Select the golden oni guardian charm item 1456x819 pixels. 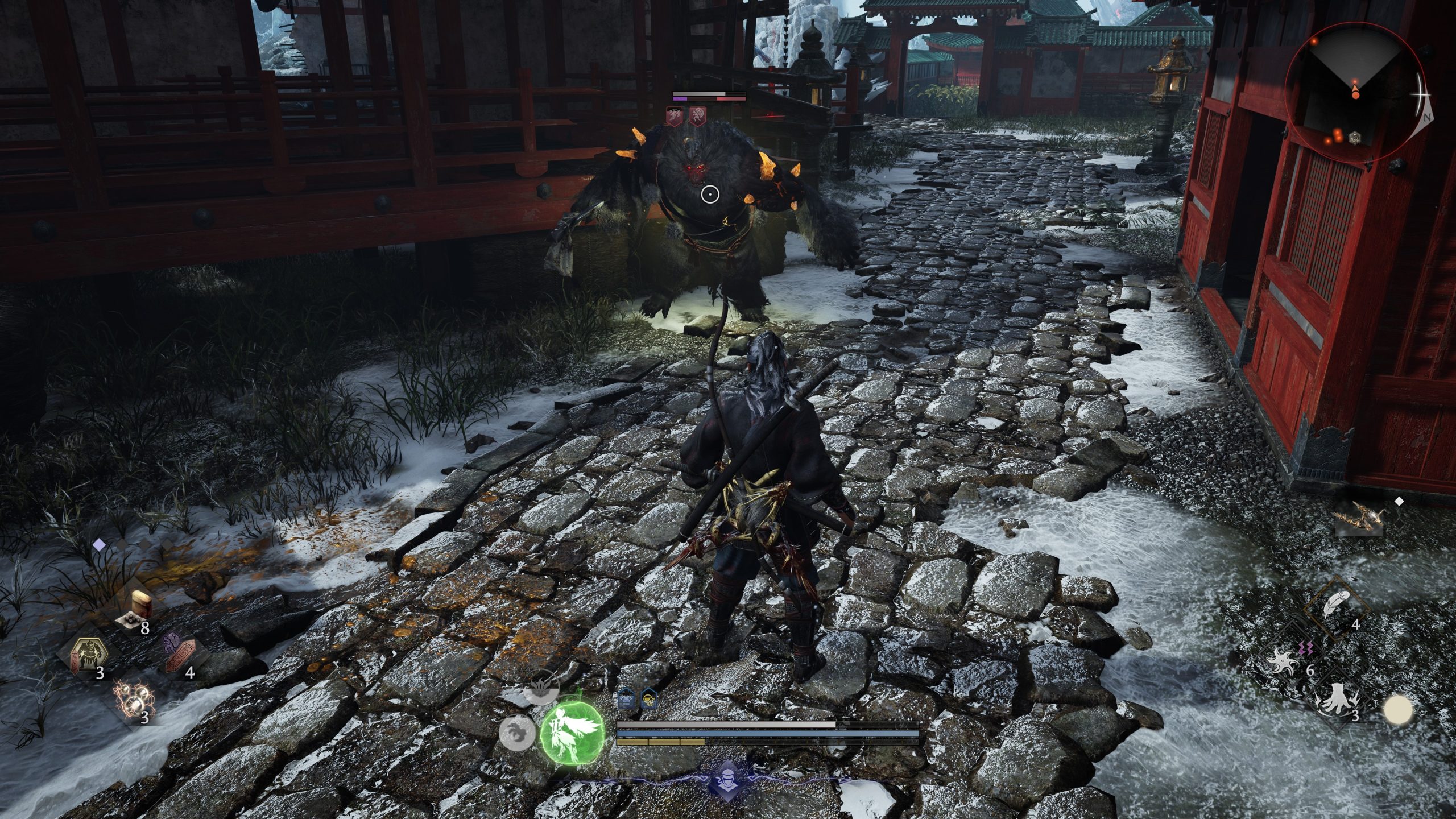point(89,653)
